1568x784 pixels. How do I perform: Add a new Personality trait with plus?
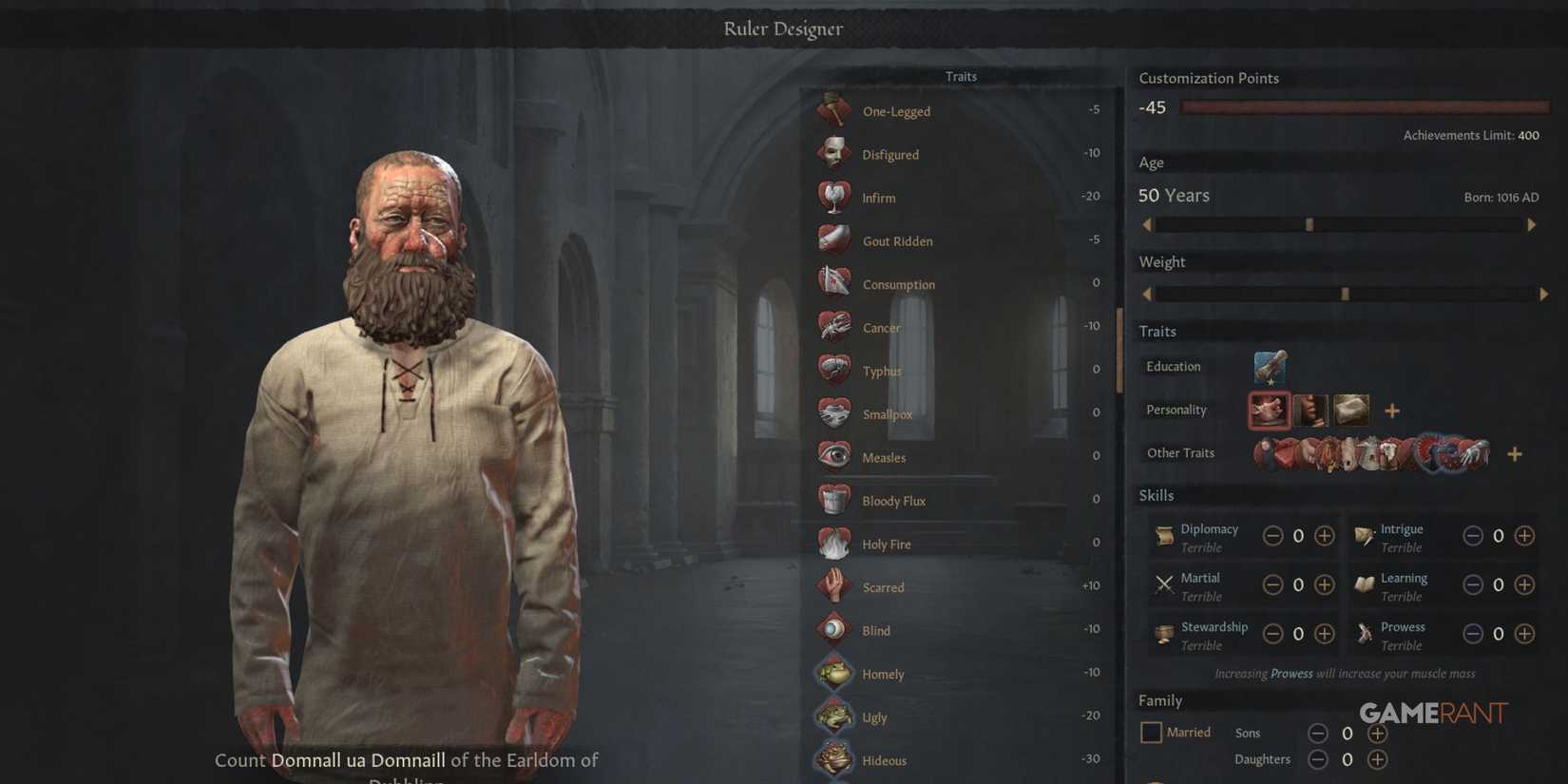point(1392,410)
